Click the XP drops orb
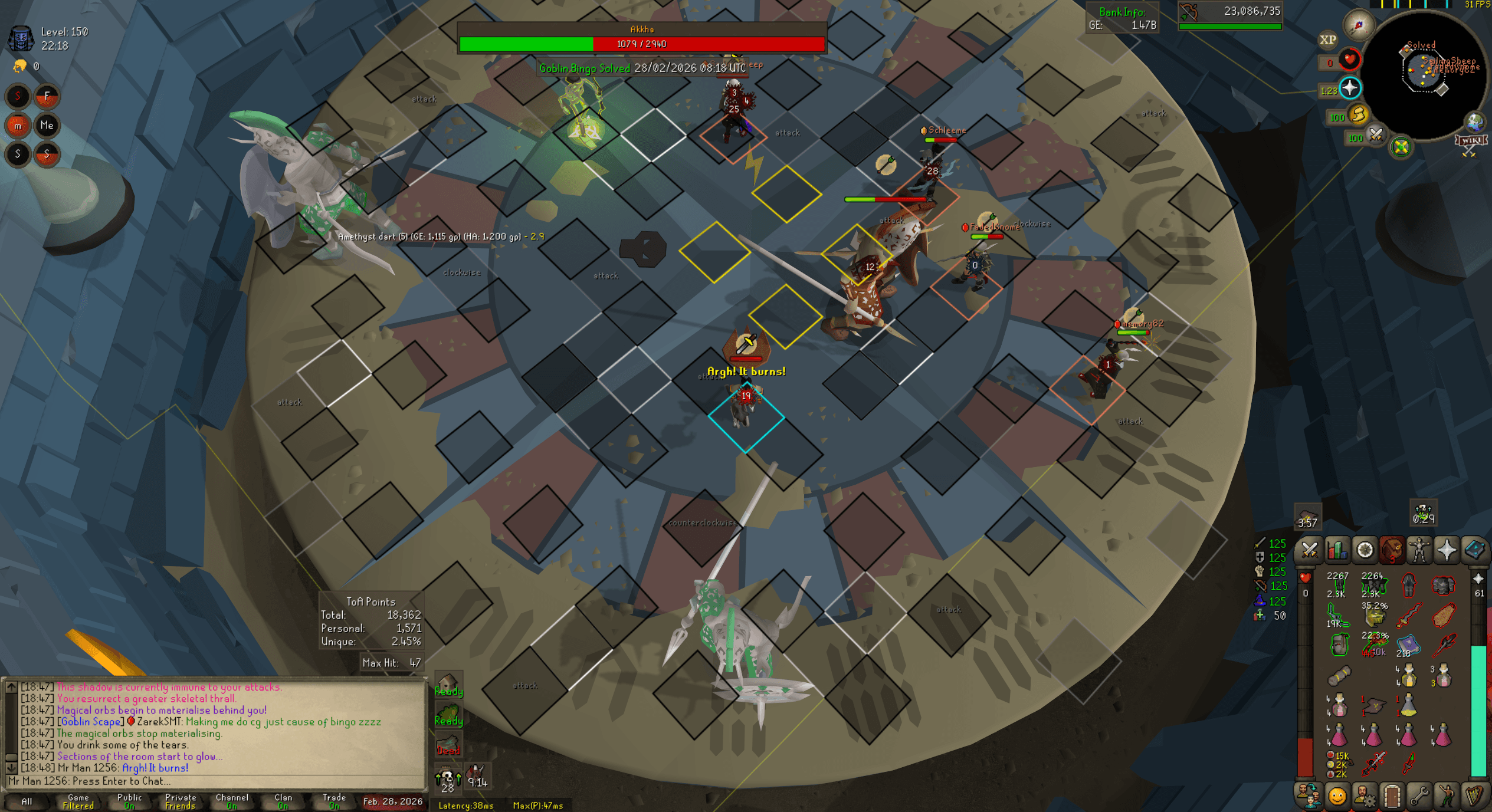The height and width of the screenshot is (812, 1492). tap(1327, 39)
